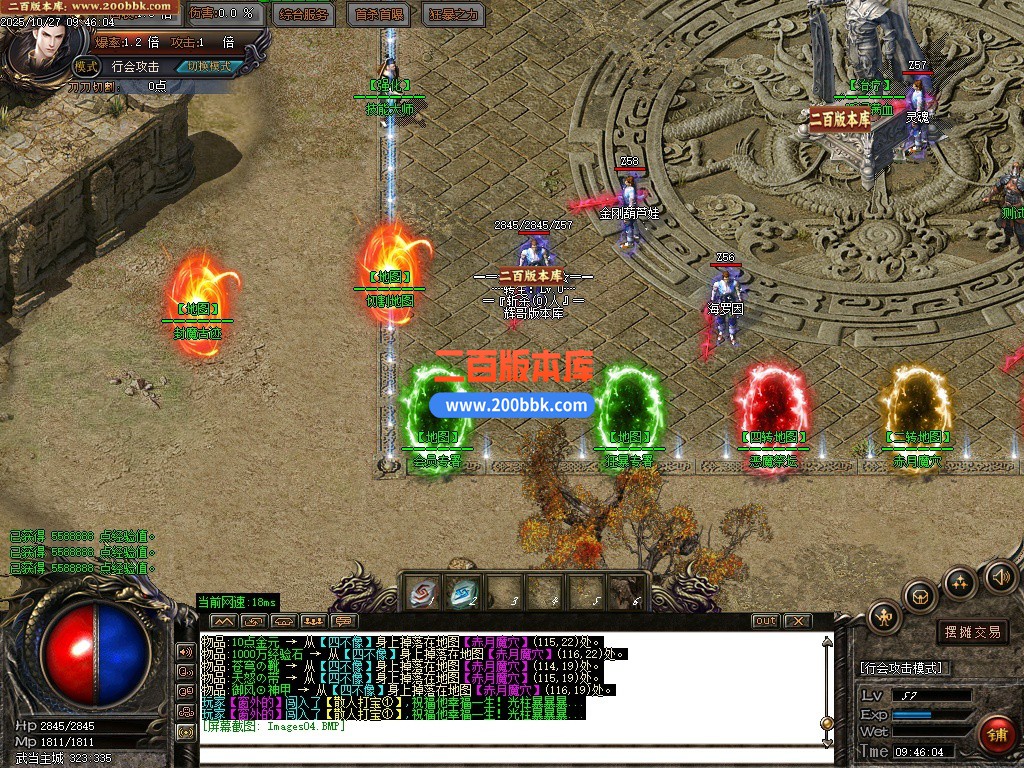Close the chat panel with X
Image resolution: width=1024 pixels, height=768 pixels.
coord(796,621)
